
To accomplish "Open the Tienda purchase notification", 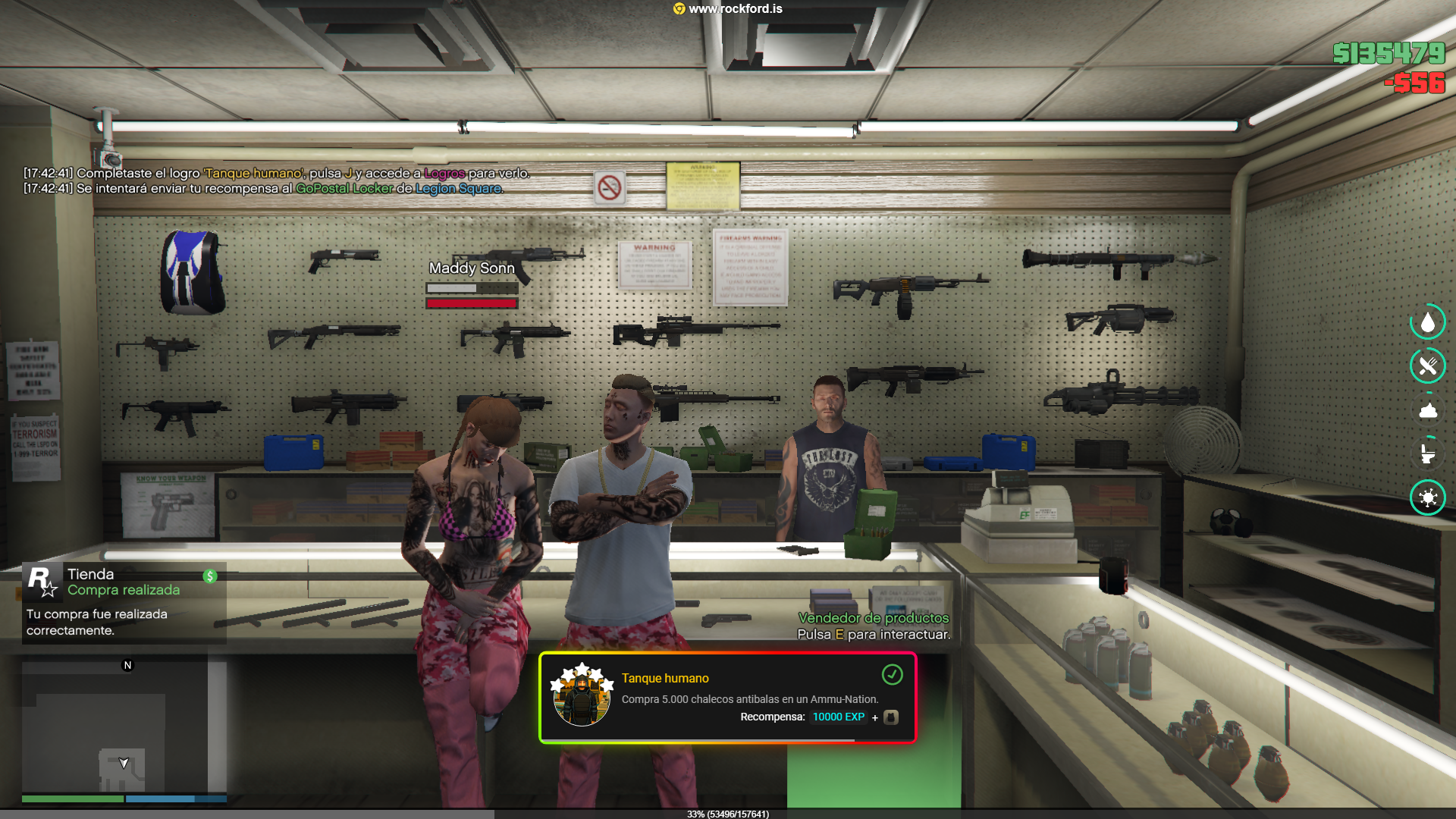I will (124, 602).
